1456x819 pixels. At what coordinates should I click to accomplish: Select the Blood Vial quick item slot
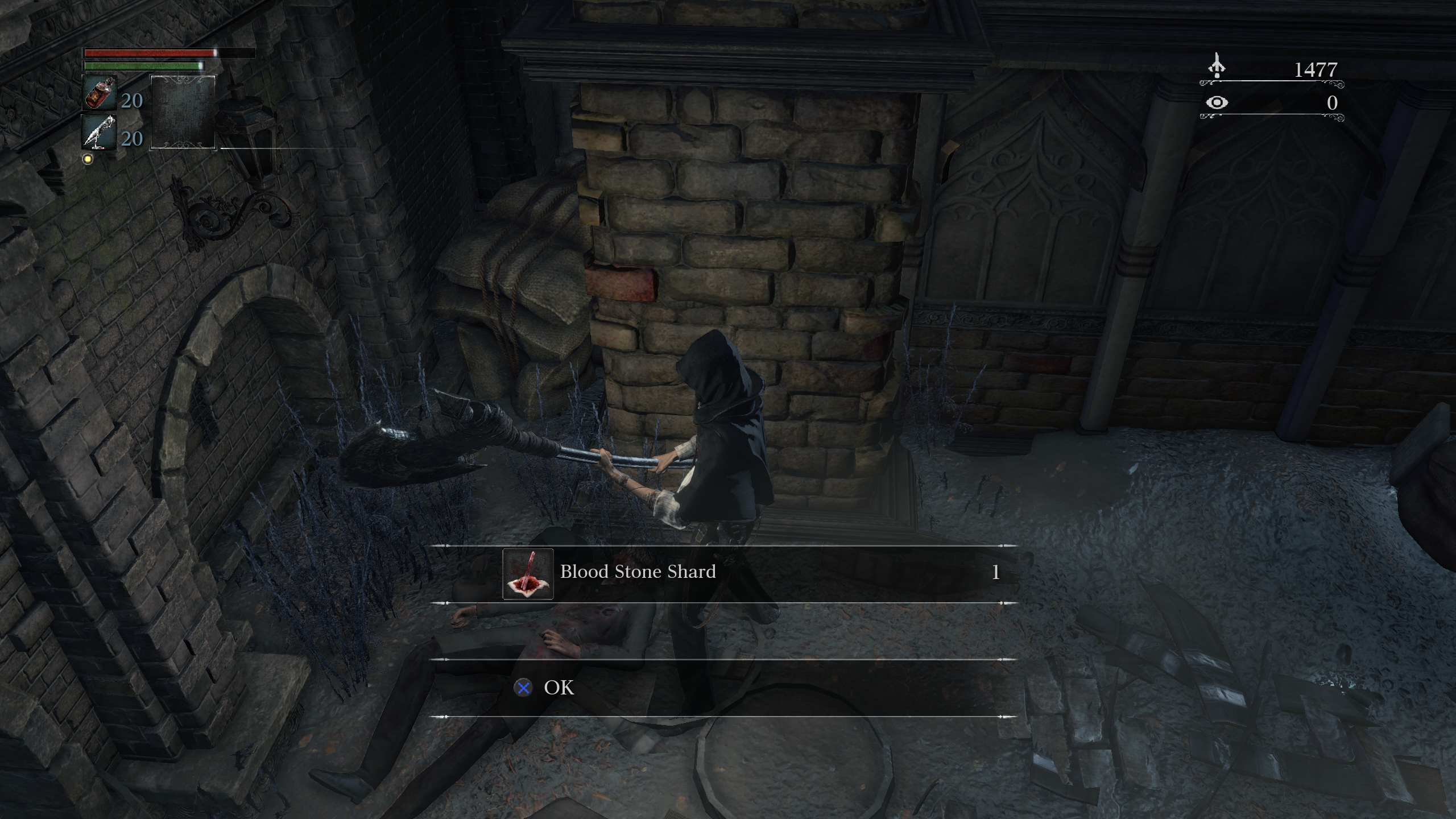(x=100, y=93)
